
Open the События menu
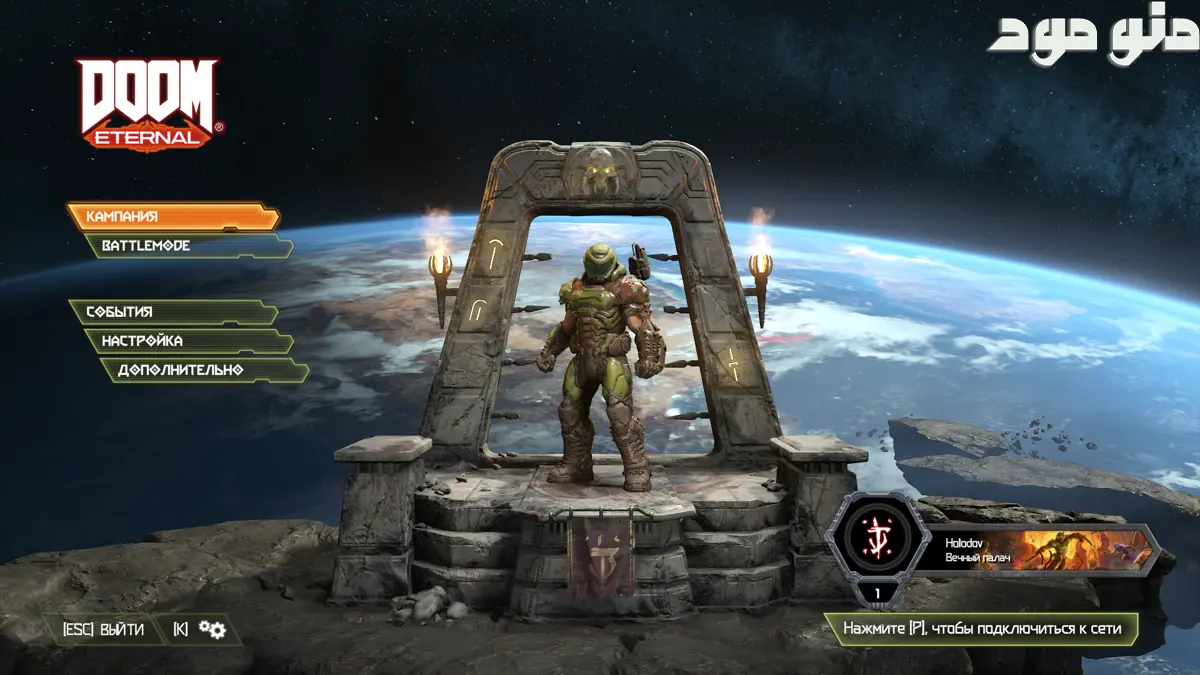(x=172, y=312)
